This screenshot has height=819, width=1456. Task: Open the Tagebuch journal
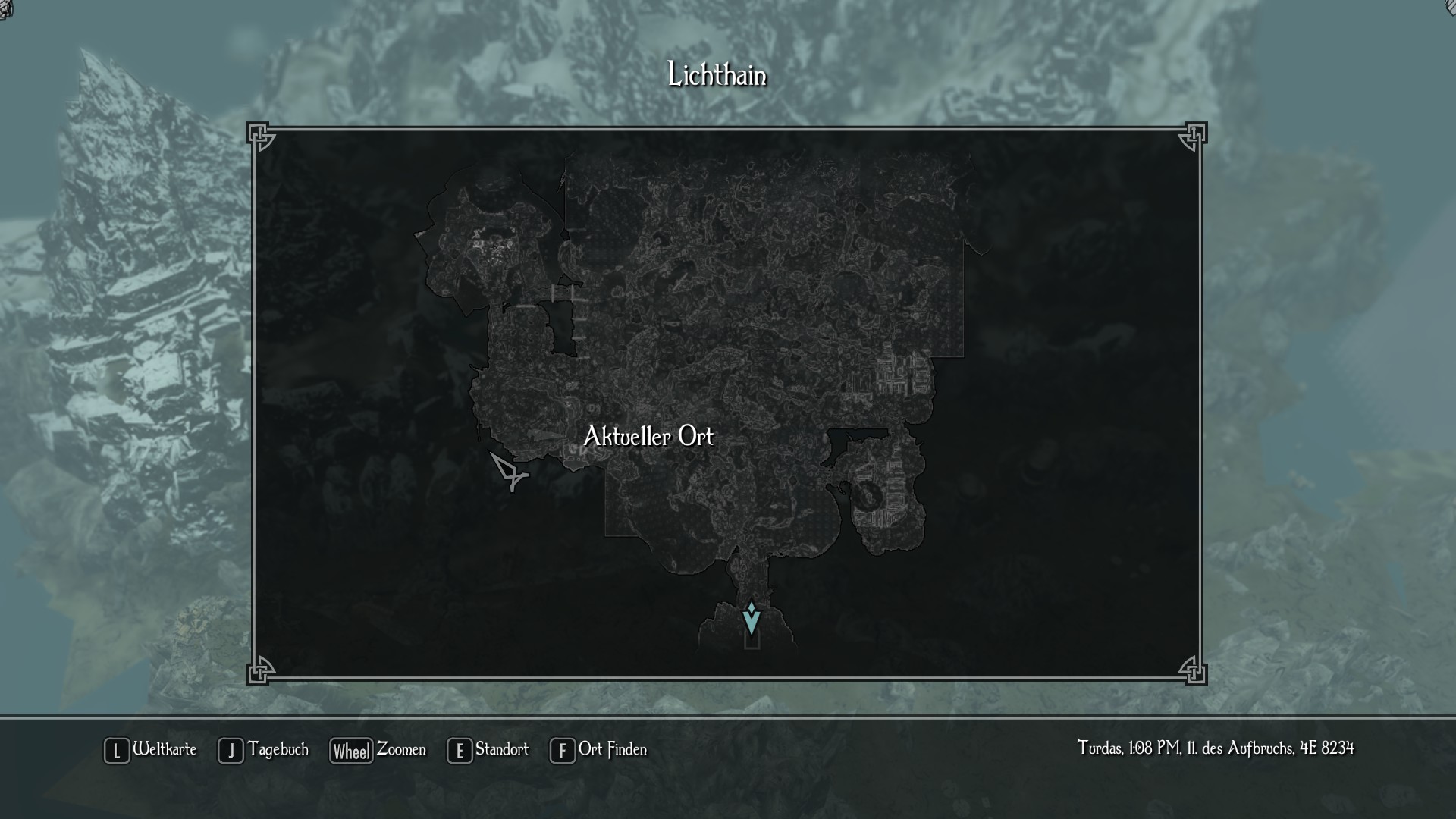tap(264, 750)
